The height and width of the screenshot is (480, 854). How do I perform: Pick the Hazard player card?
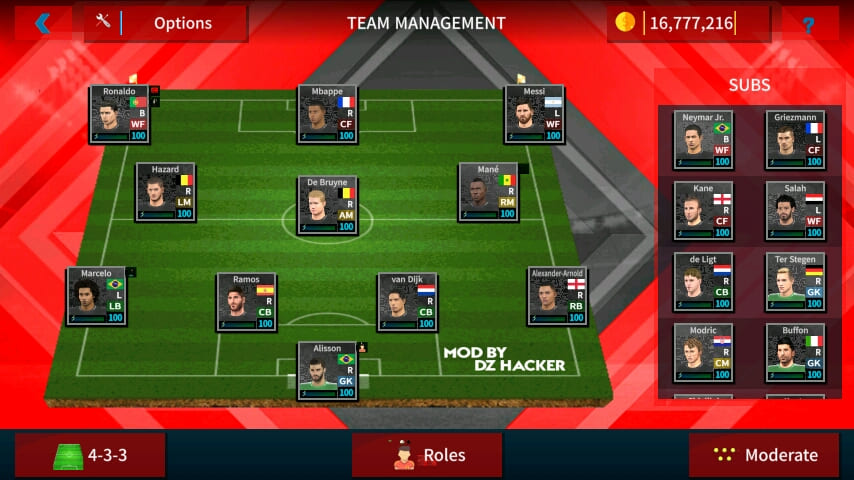click(165, 192)
